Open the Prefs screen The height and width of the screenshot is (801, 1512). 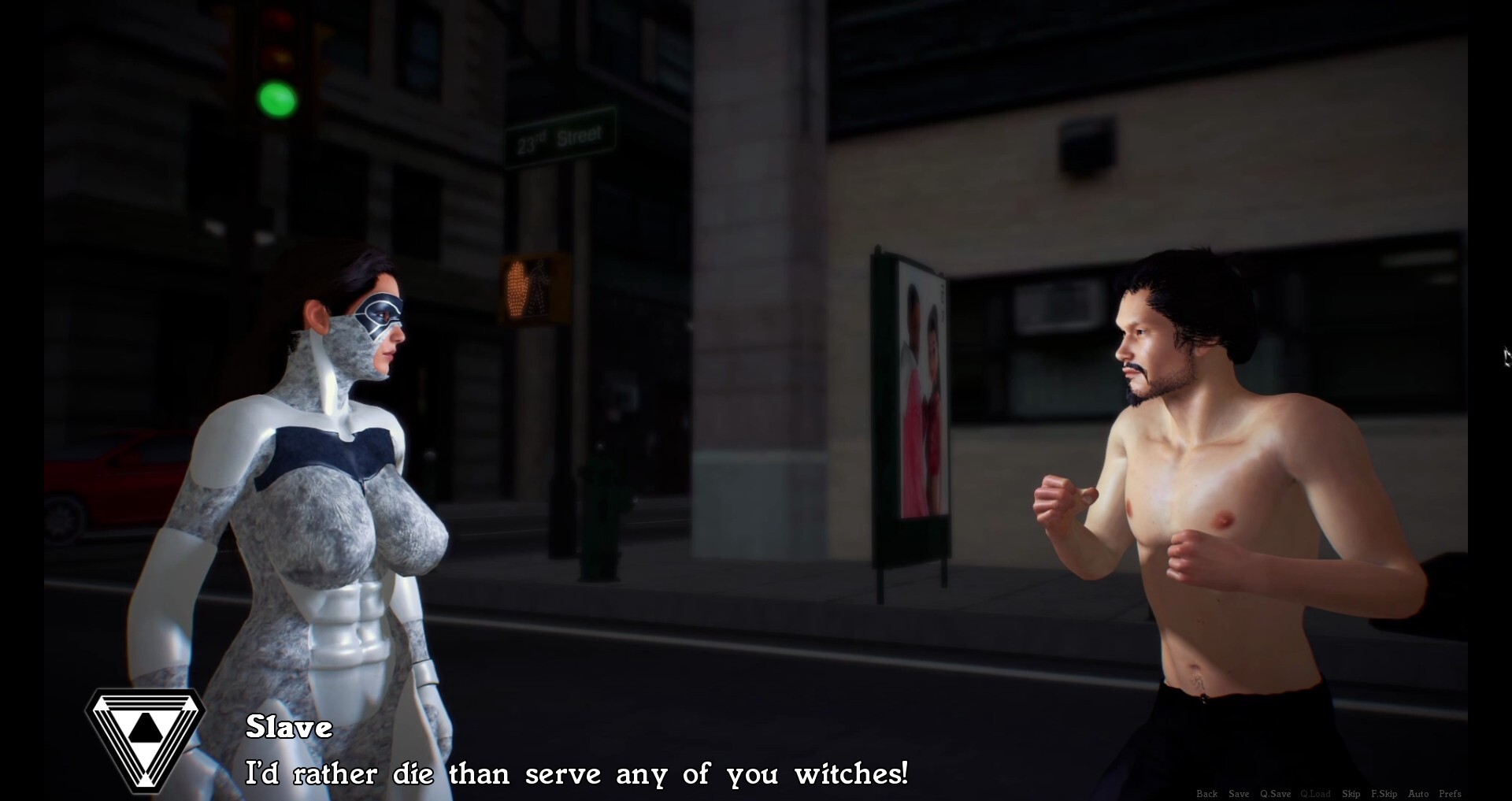[1451, 794]
